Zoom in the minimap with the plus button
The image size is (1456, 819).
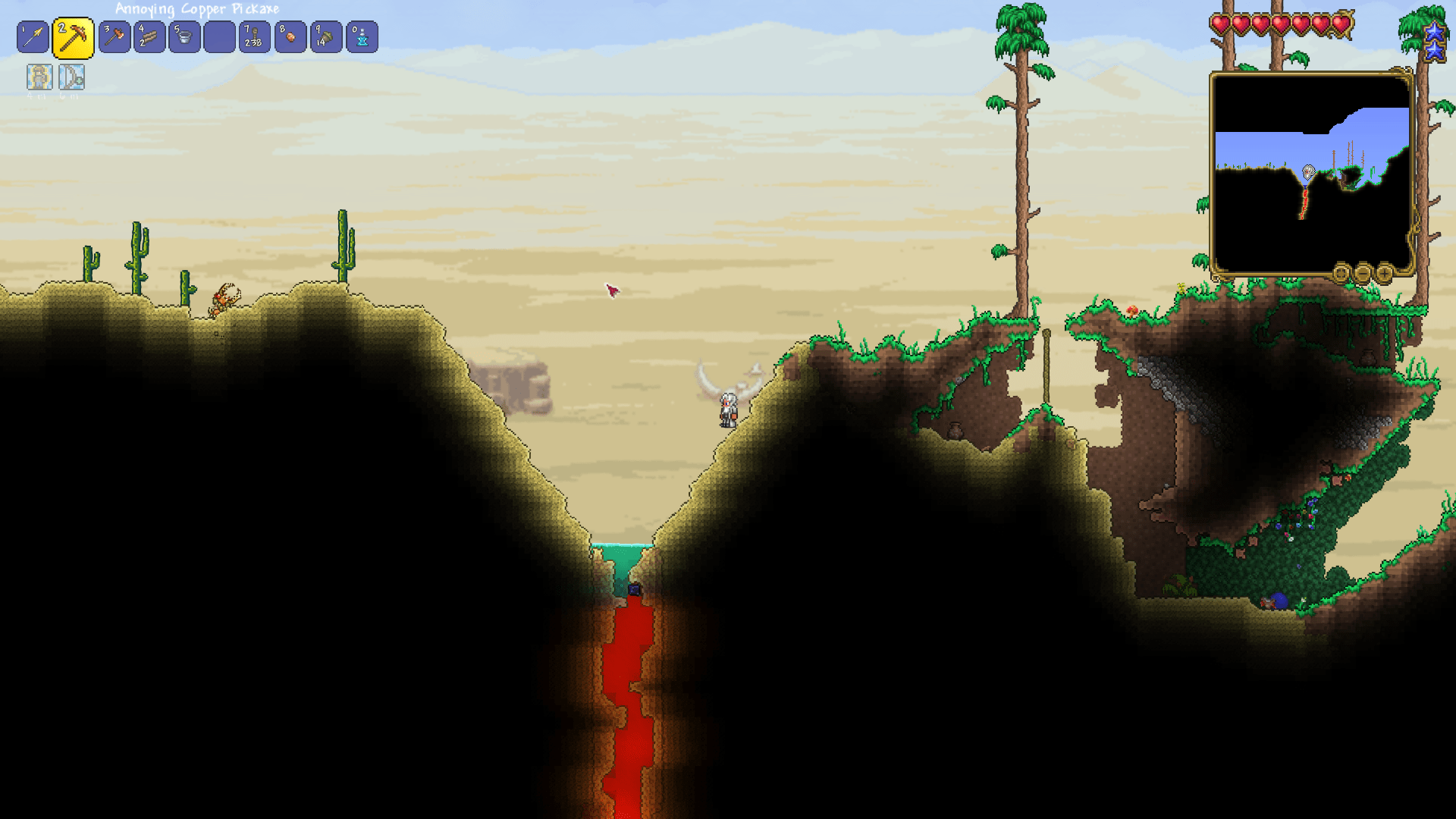tap(1385, 275)
